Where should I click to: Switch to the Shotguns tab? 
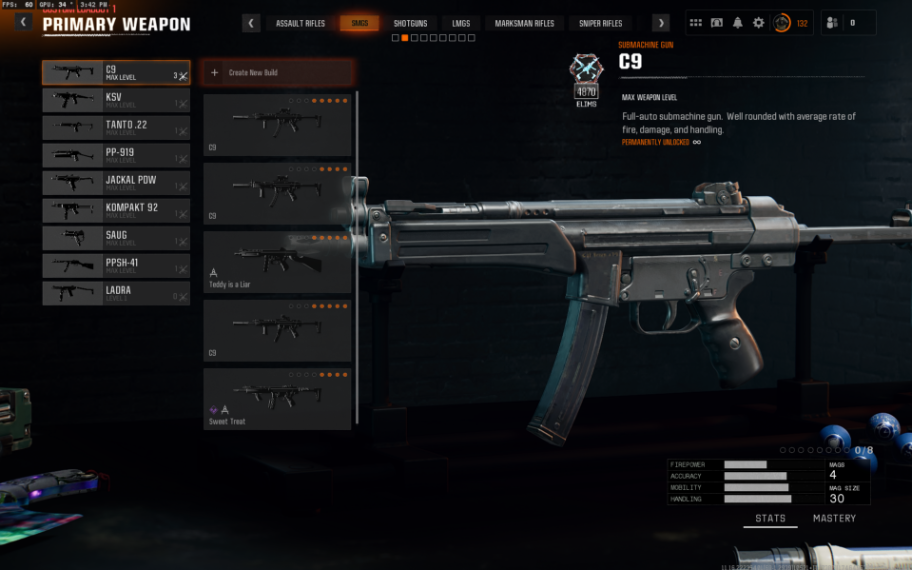[x=410, y=23]
